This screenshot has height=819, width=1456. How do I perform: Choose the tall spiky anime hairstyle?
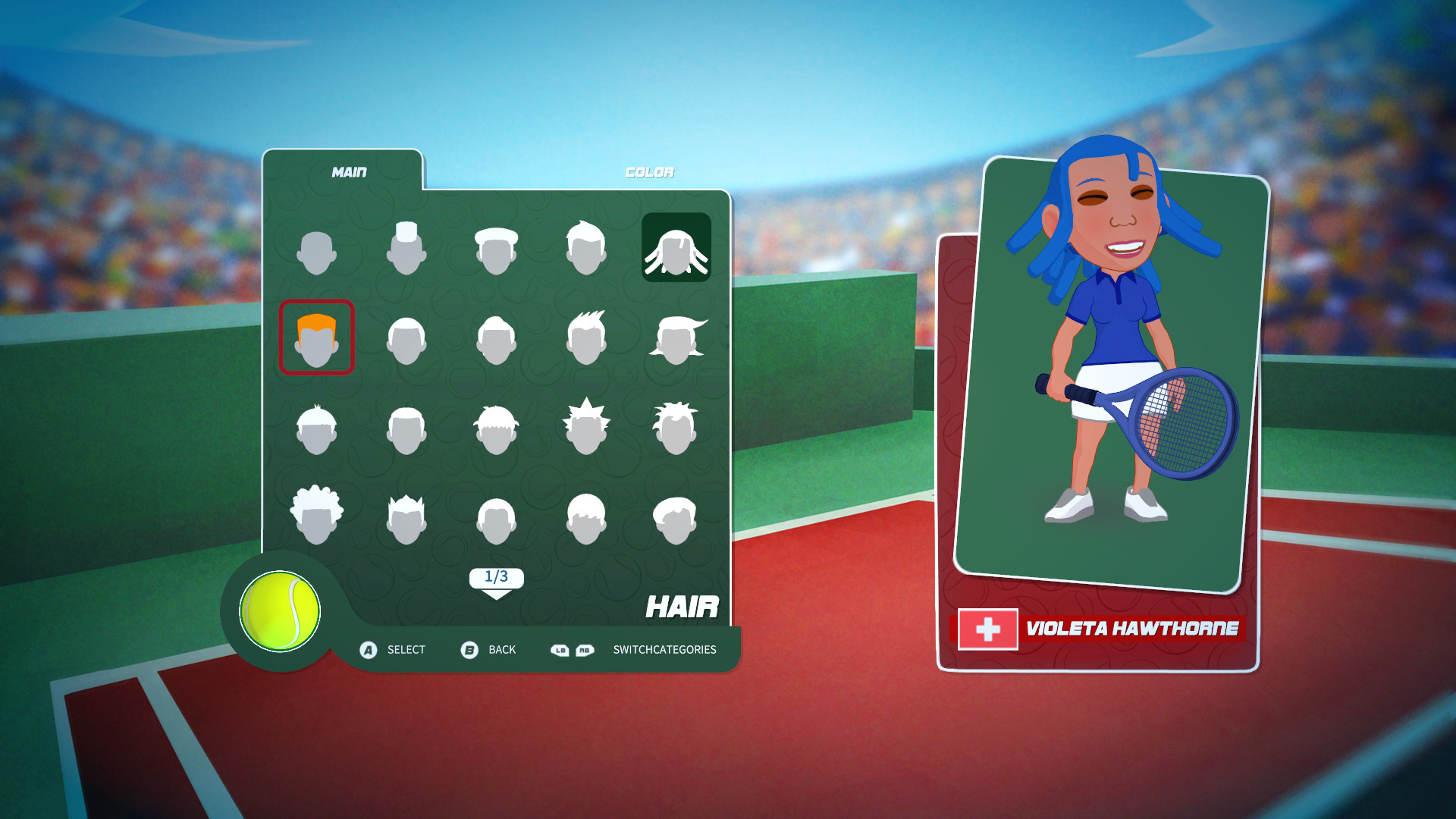pyautogui.click(x=588, y=425)
